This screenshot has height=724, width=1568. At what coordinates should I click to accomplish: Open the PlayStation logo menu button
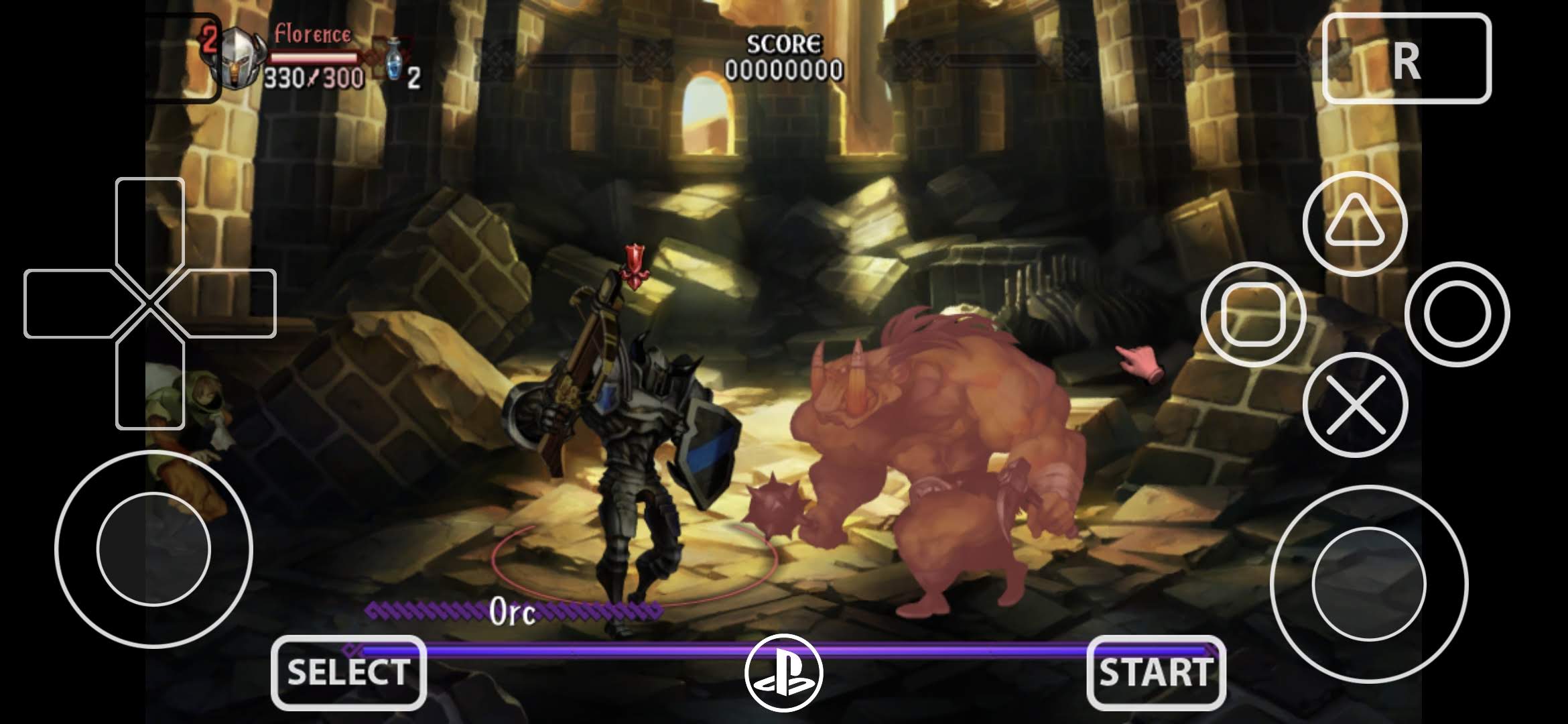(x=783, y=672)
